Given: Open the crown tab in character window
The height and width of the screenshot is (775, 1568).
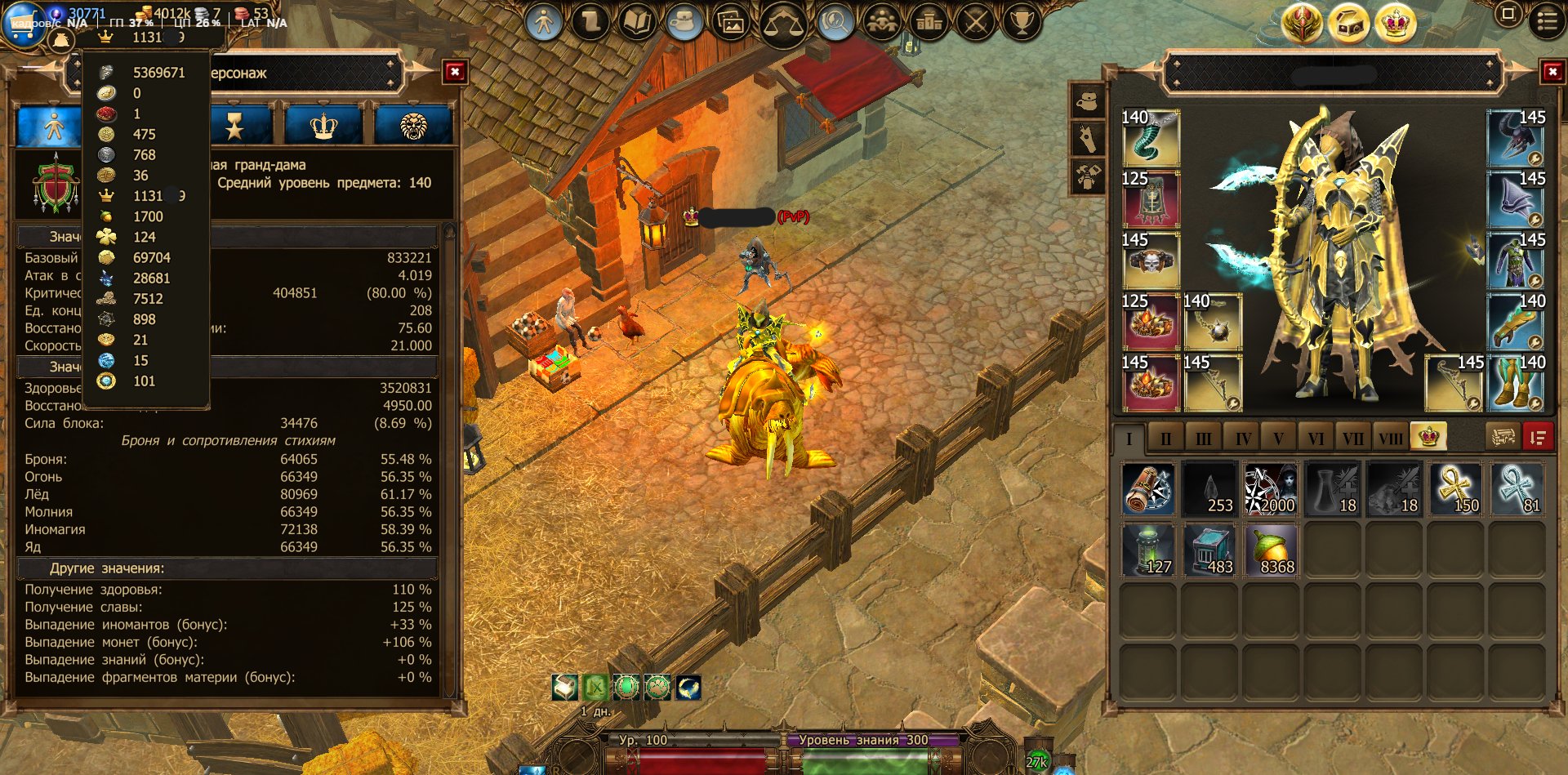Looking at the screenshot, I should (324, 127).
